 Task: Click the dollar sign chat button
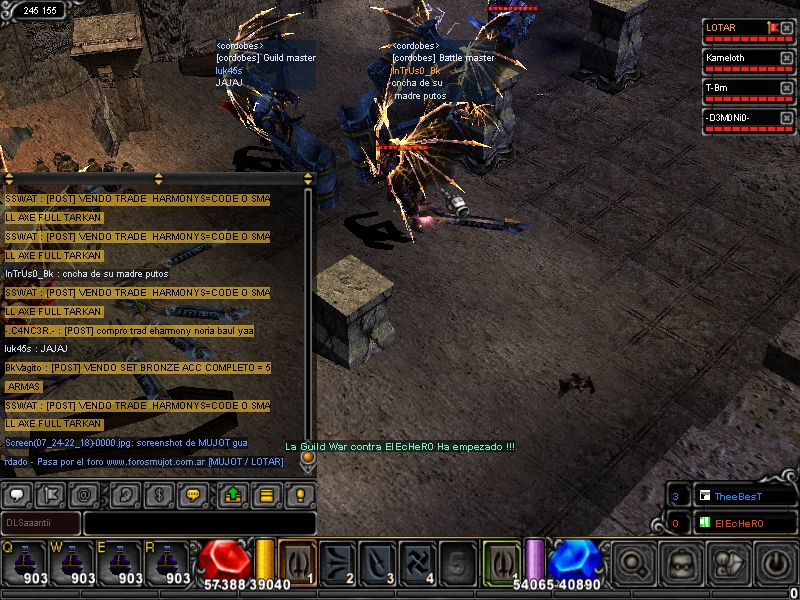pyautogui.click(x=158, y=494)
